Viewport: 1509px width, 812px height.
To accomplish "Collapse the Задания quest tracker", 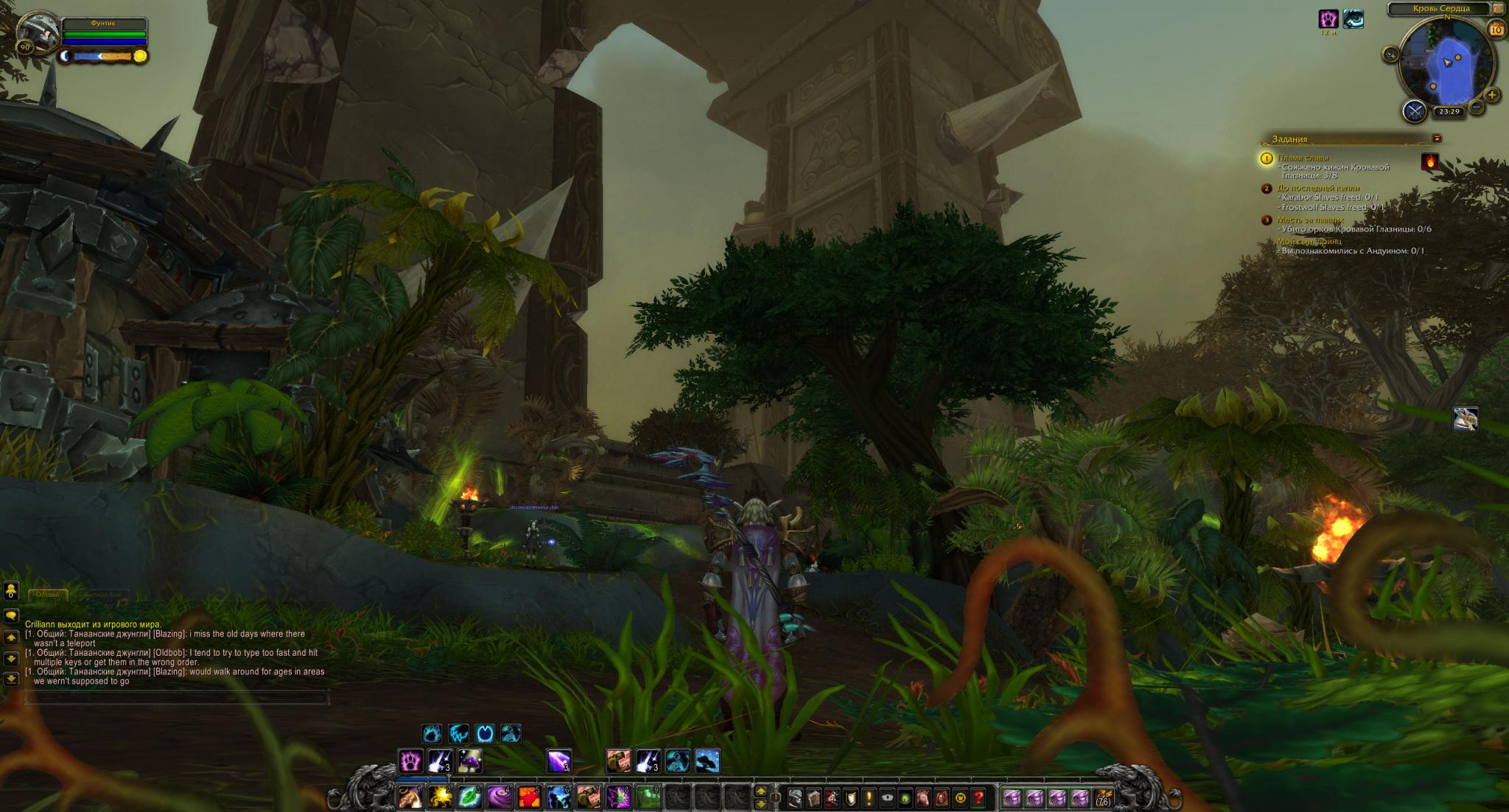I will (1437, 138).
